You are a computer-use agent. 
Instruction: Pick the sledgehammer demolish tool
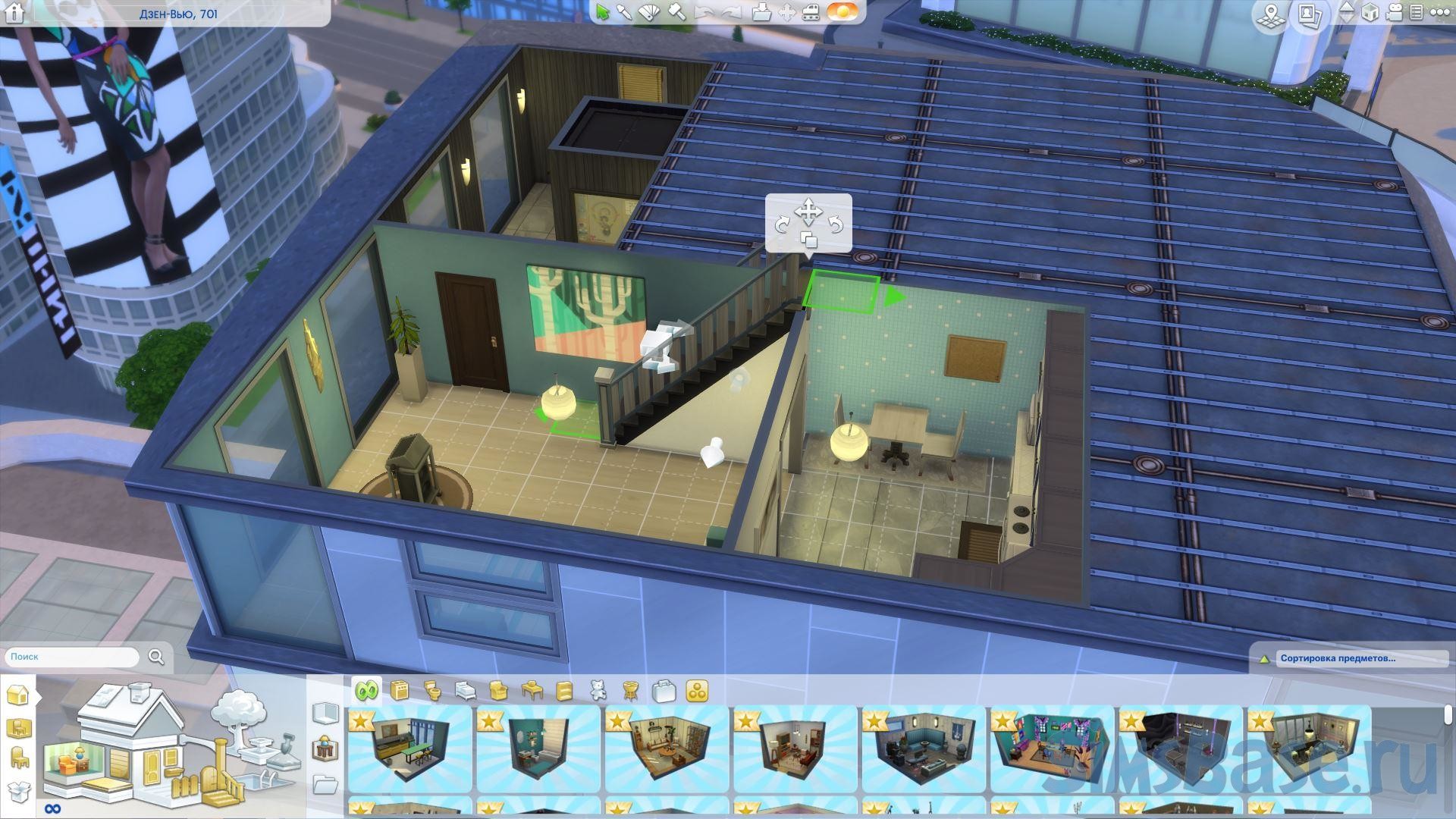676,13
